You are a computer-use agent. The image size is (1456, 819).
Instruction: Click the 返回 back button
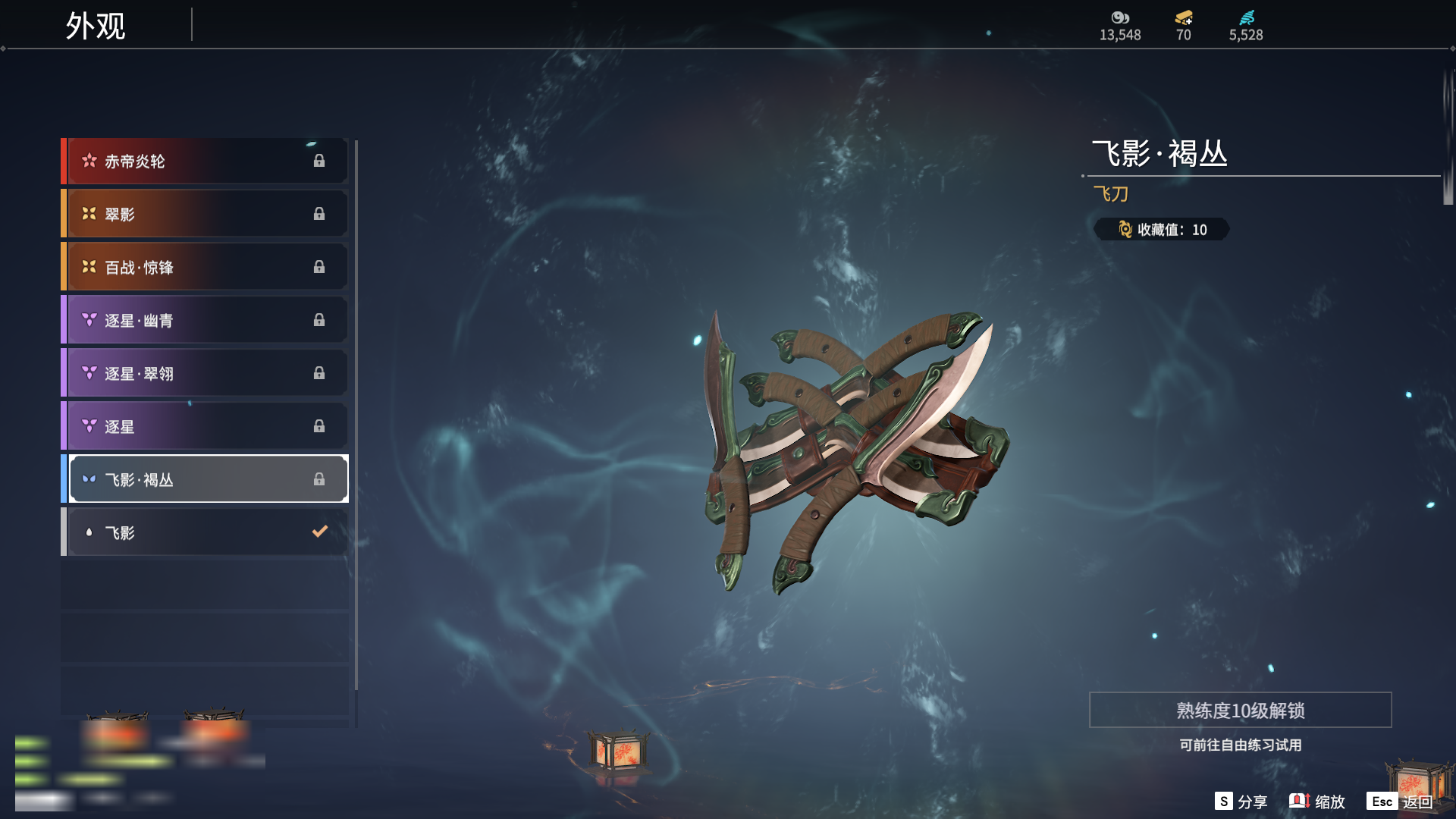(1400, 802)
